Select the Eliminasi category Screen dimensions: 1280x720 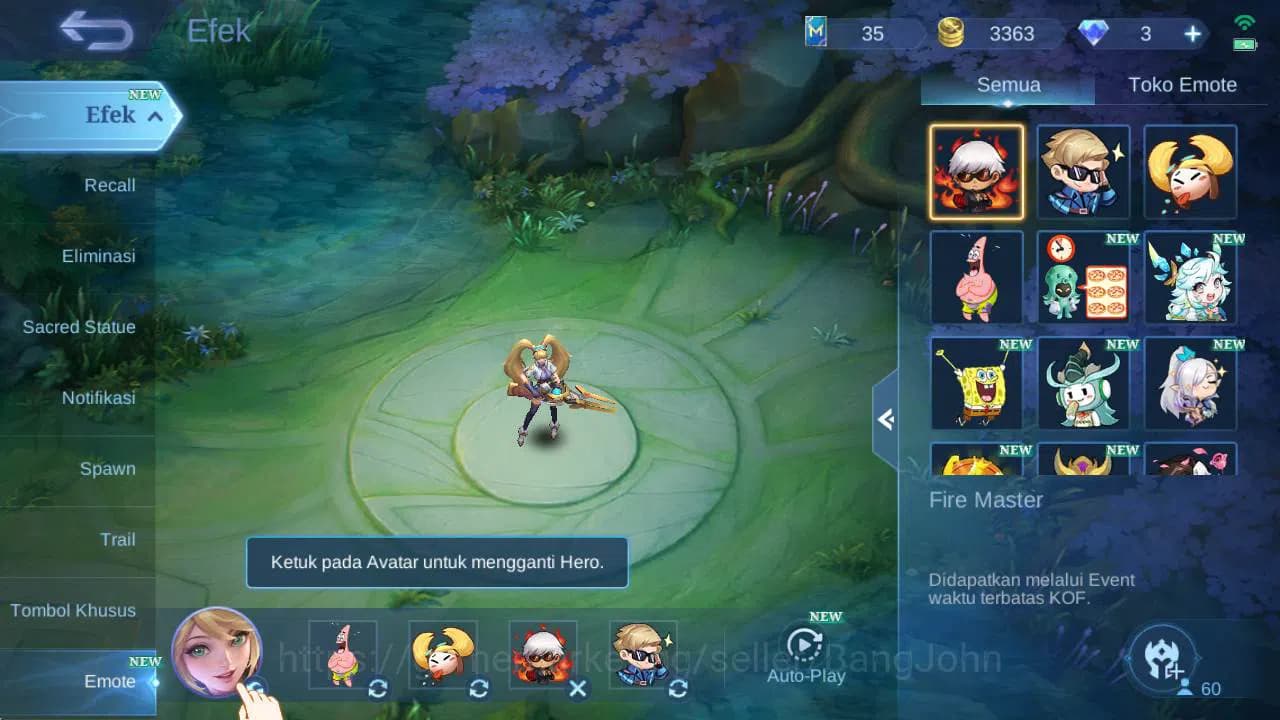point(98,256)
